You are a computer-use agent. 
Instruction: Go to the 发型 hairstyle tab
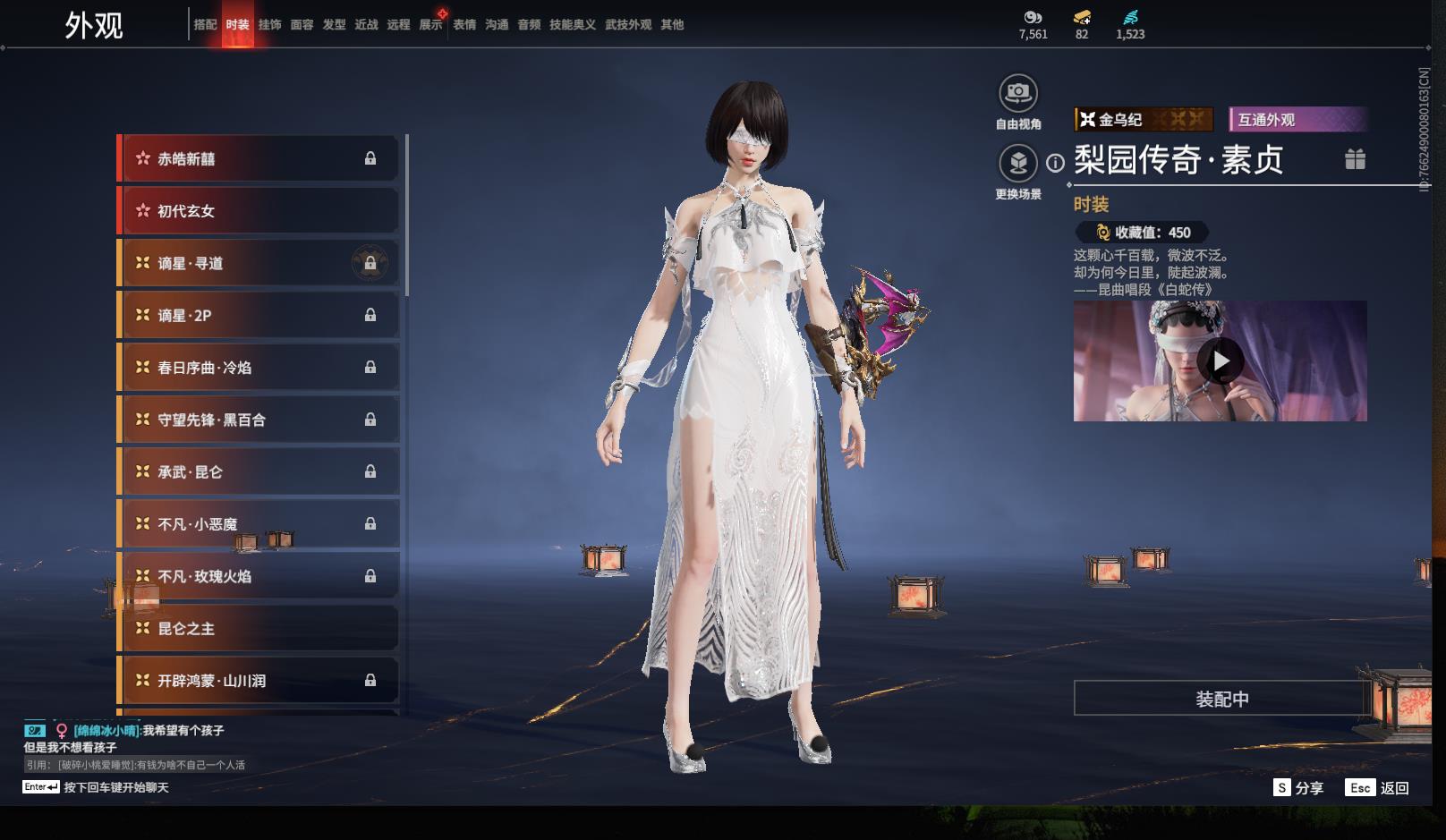[334, 25]
